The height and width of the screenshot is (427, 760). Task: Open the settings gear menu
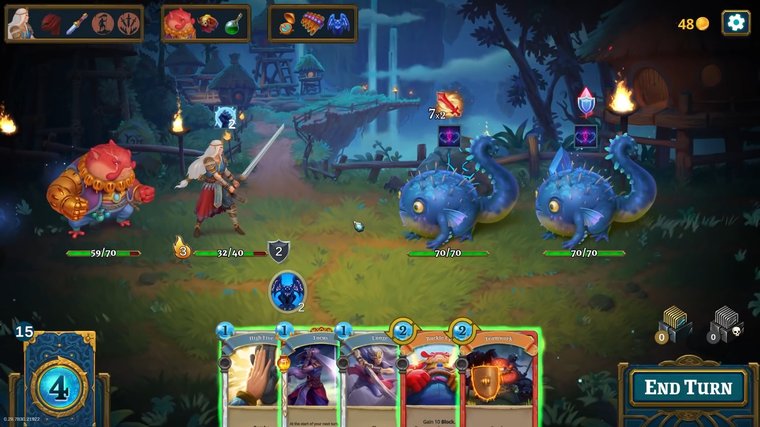(736, 23)
